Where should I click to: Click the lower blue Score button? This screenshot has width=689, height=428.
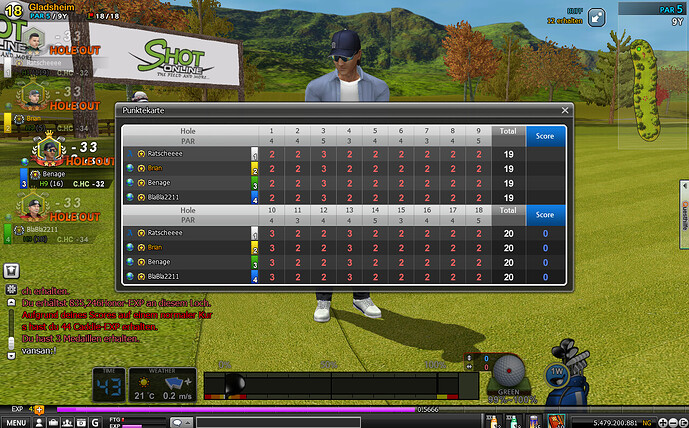545,214
